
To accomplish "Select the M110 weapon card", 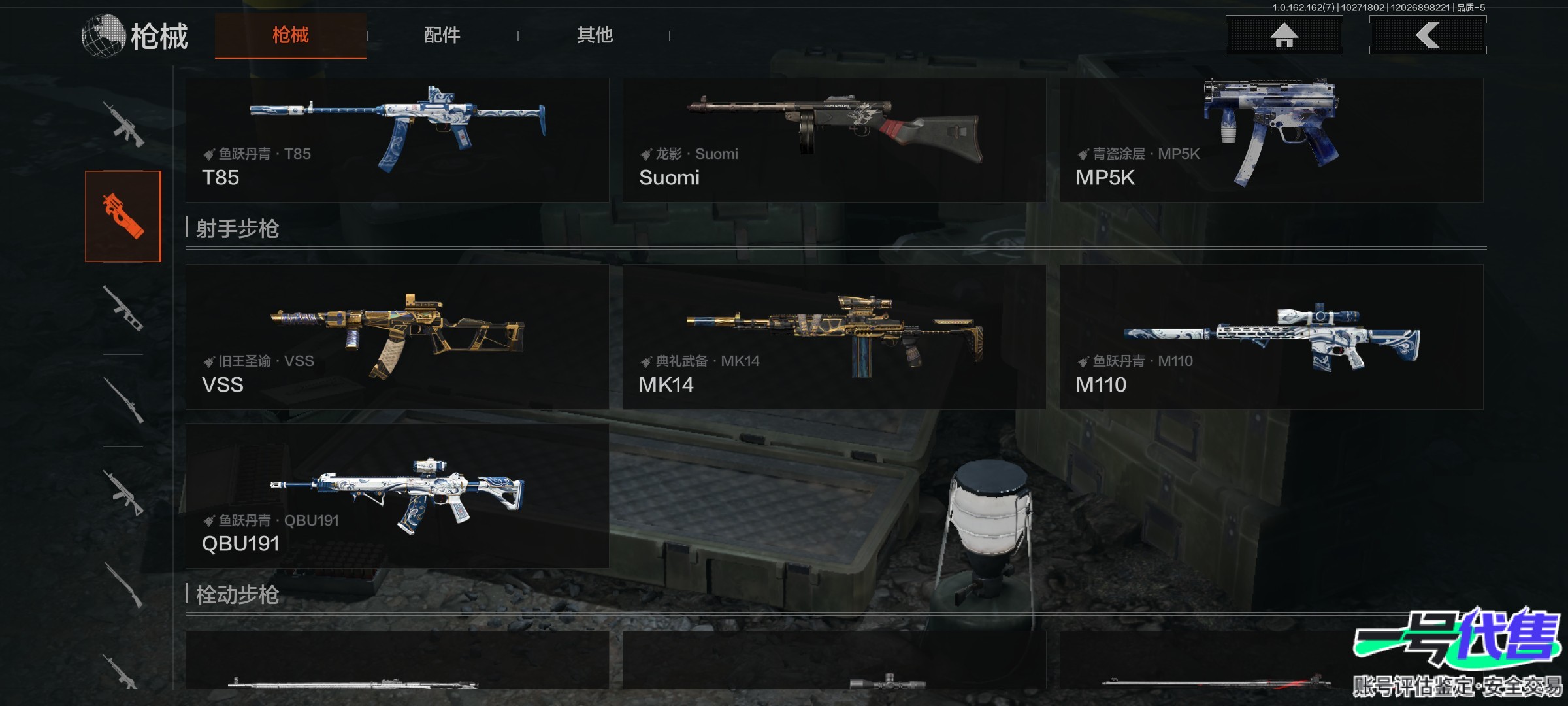I will 1271,337.
